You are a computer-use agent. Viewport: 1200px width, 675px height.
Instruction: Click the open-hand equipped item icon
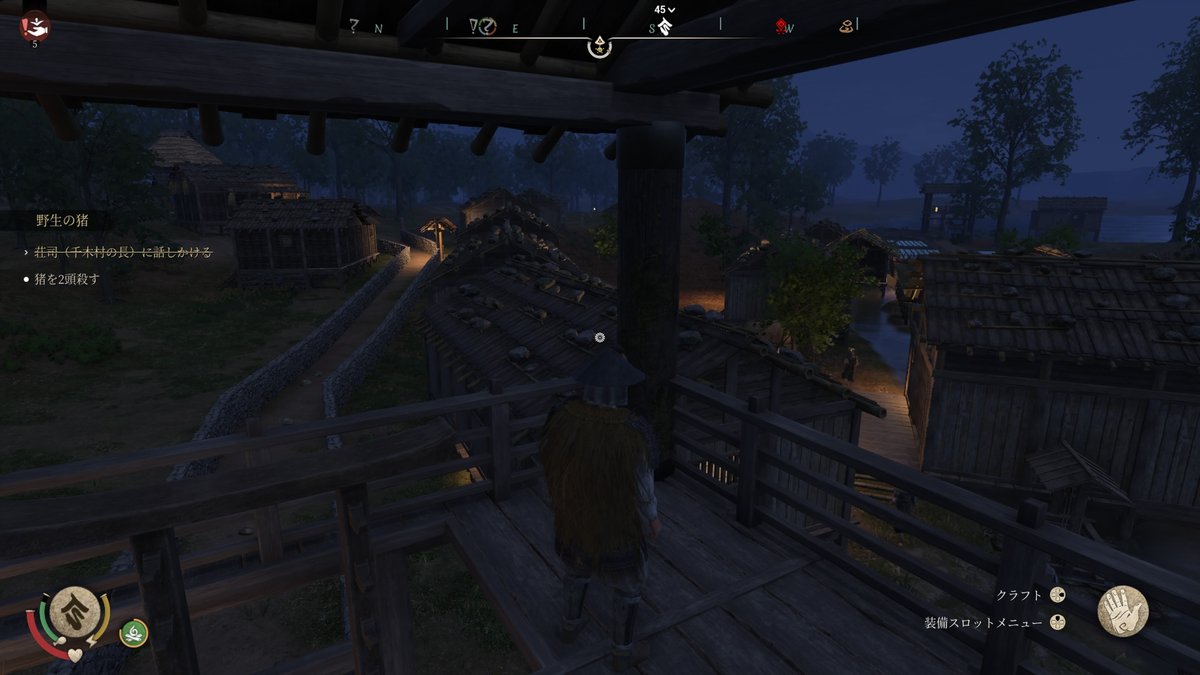tap(1122, 611)
